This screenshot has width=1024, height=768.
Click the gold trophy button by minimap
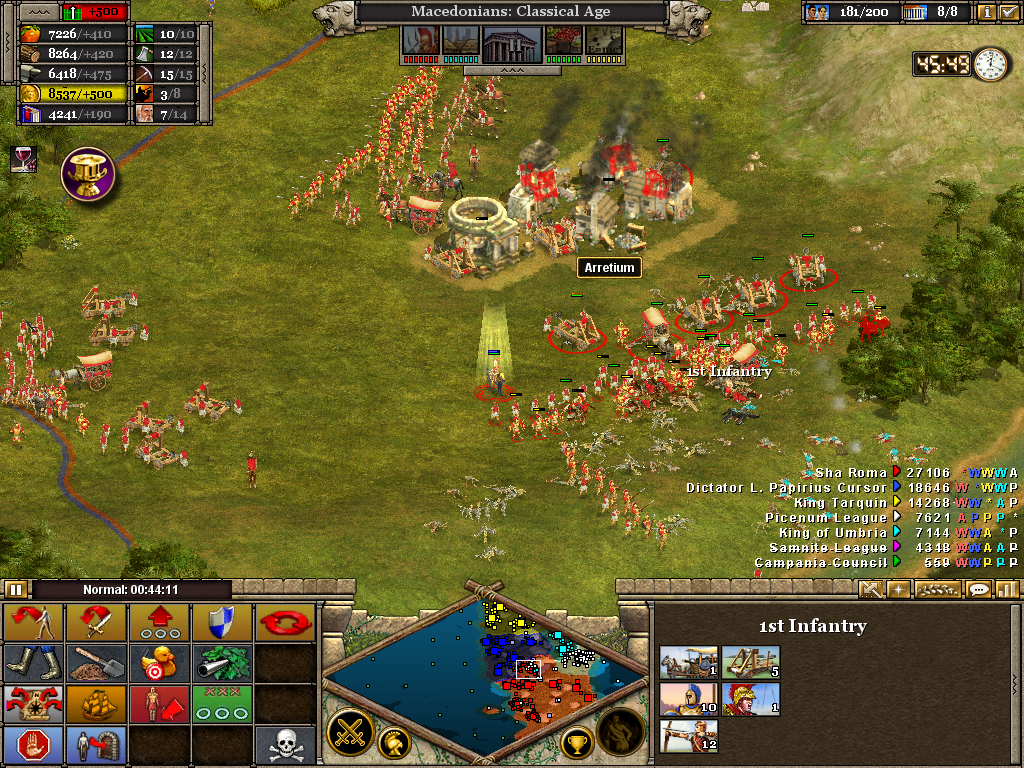pos(577,742)
